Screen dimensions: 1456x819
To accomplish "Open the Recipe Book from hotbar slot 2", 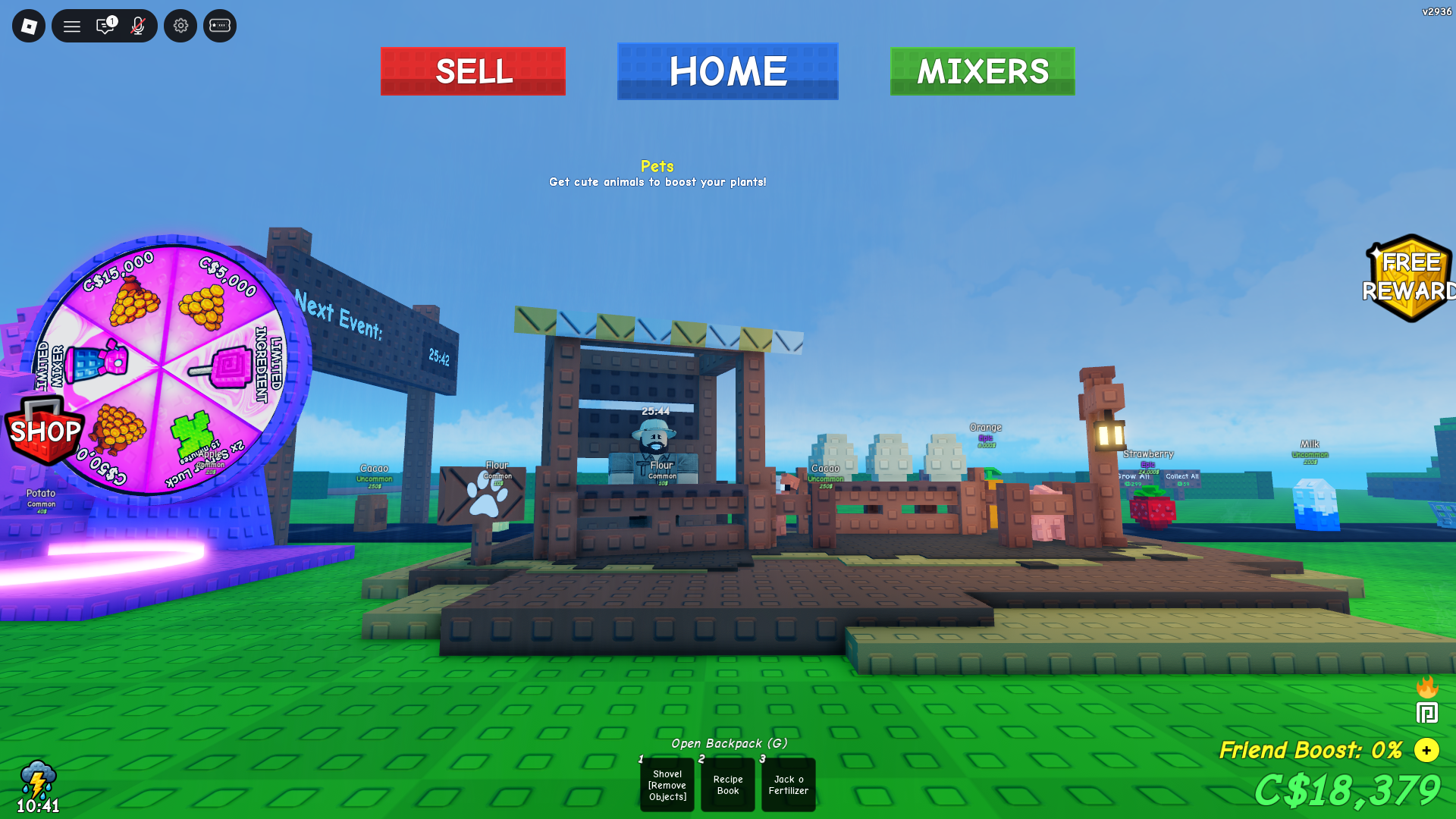I will tap(727, 785).
